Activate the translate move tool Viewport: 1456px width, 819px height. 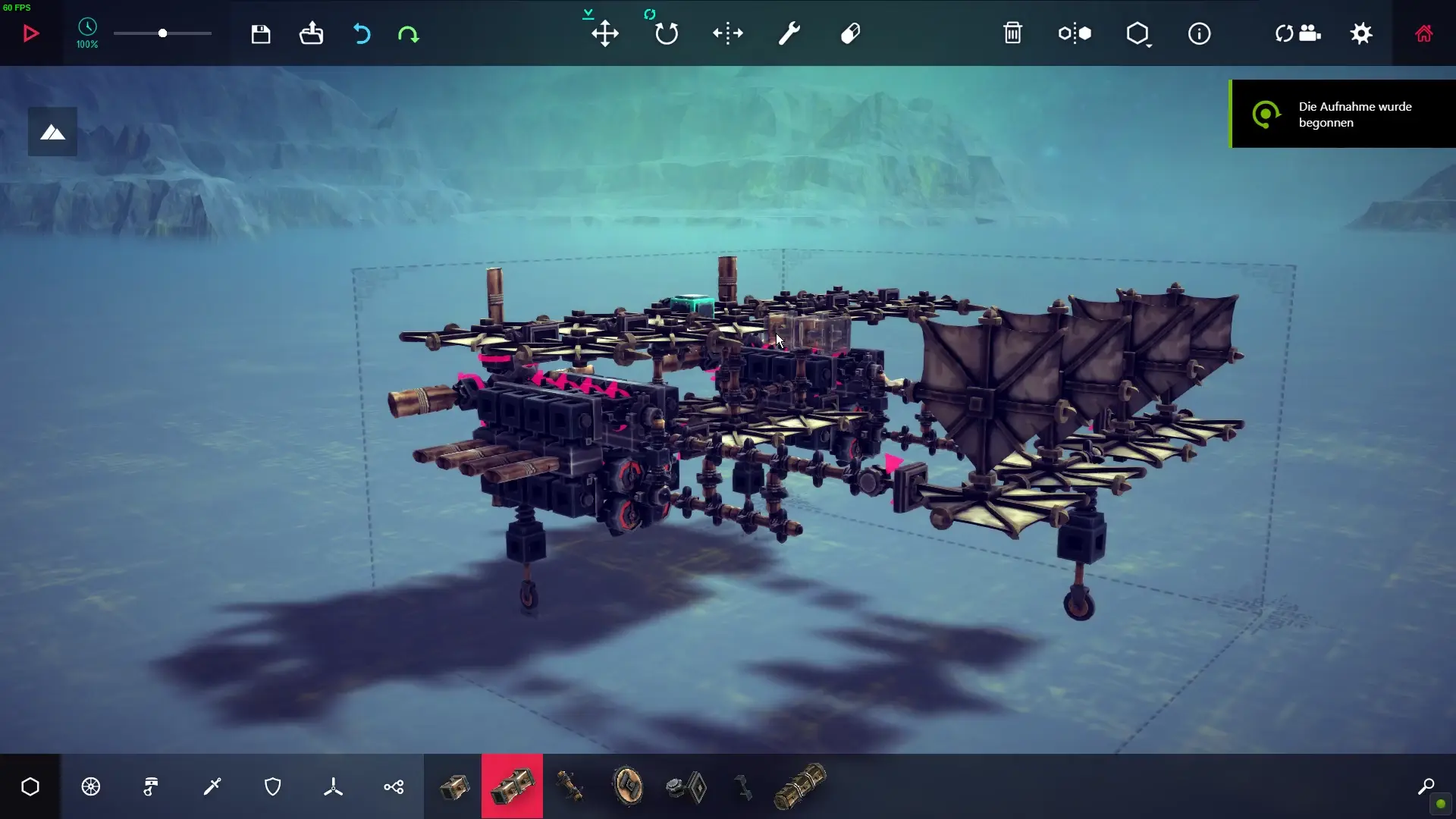point(605,33)
